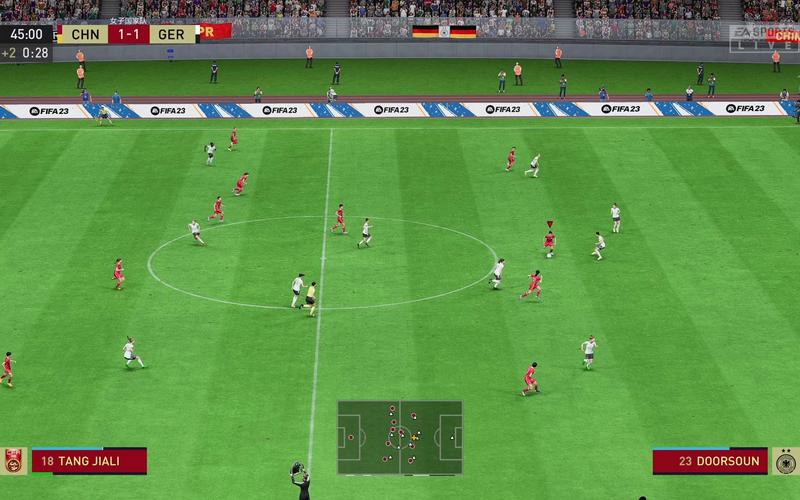Click the pitch radar minimap
The image size is (800, 500).
pos(400,437)
